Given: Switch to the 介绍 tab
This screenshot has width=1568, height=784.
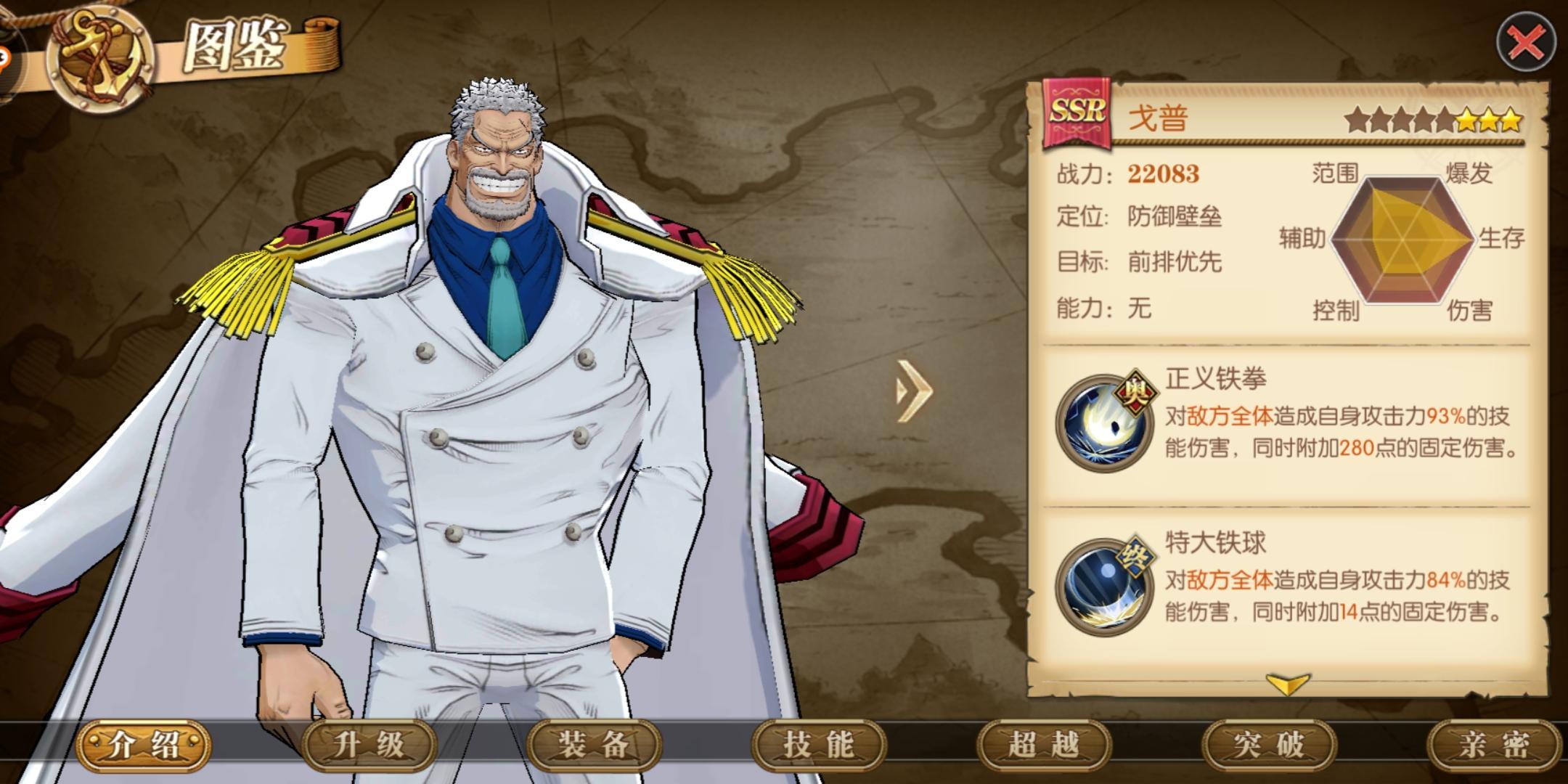Looking at the screenshot, I should 144,745.
